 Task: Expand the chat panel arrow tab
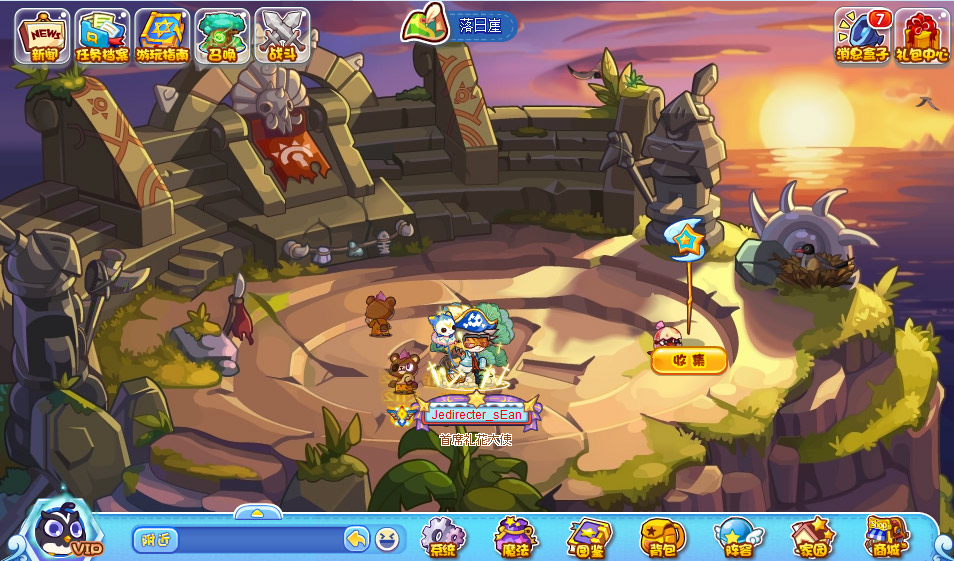[x=257, y=512]
